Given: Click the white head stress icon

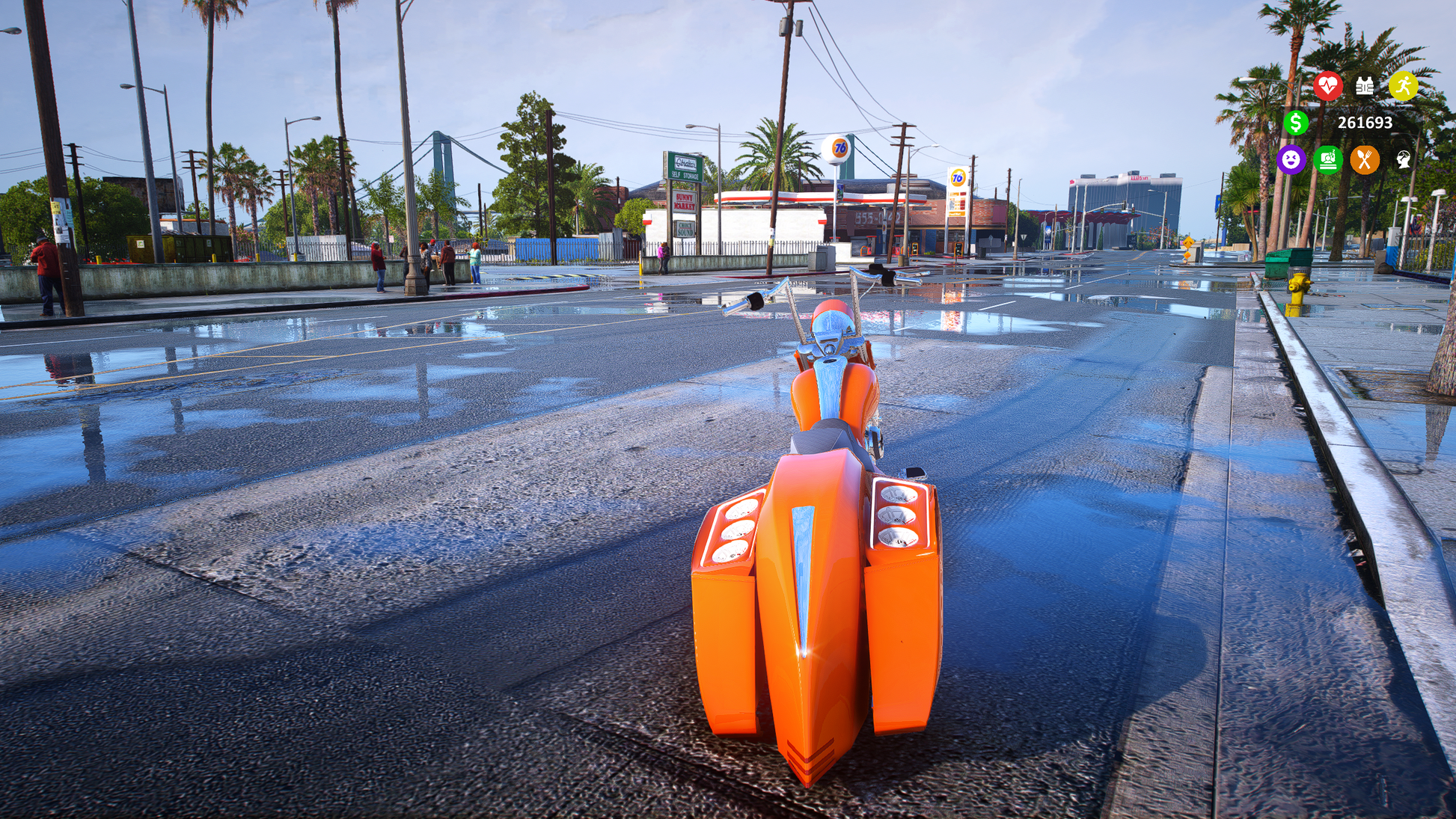Looking at the screenshot, I should pyautogui.click(x=1403, y=159).
